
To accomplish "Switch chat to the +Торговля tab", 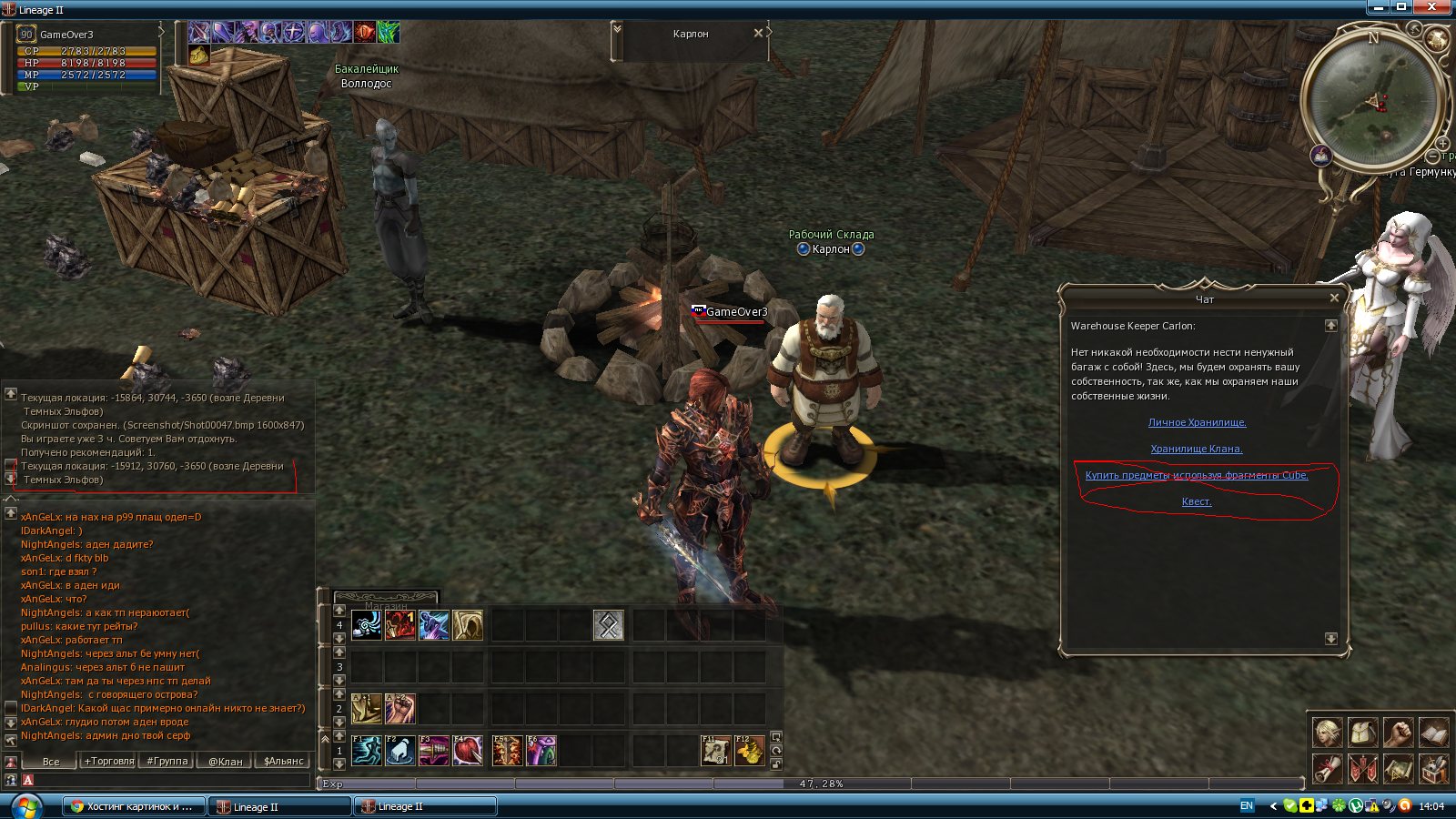I will (x=109, y=761).
